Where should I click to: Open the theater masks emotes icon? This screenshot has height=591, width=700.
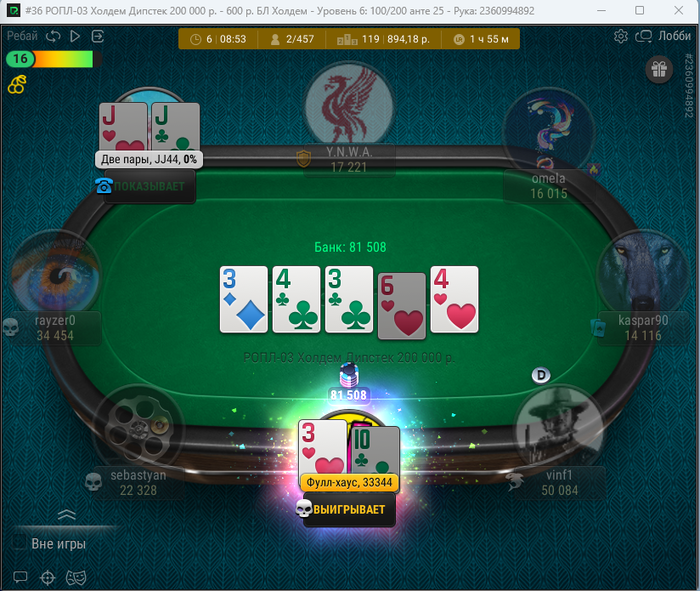click(x=74, y=577)
